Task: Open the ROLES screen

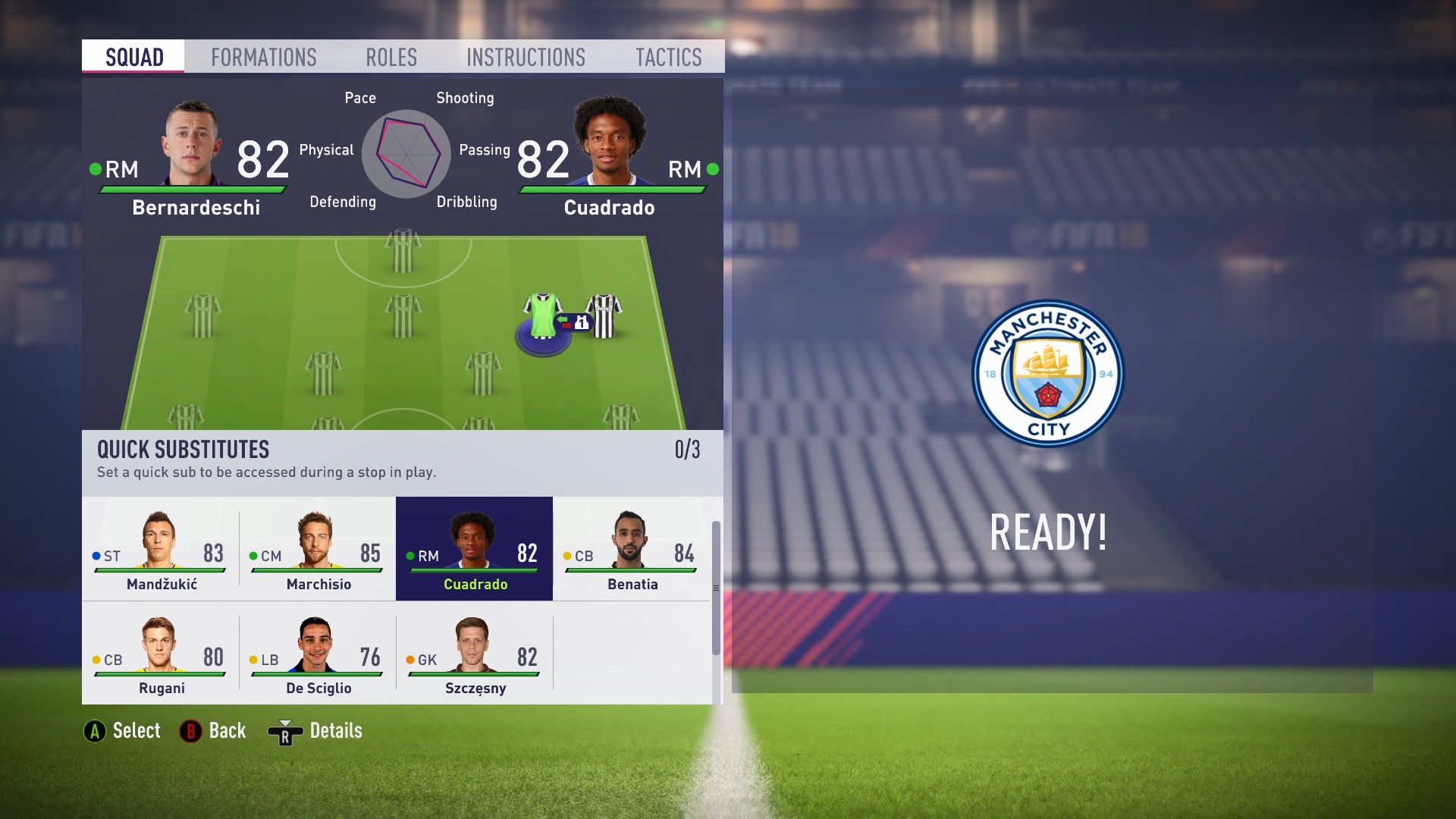Action: (391, 56)
